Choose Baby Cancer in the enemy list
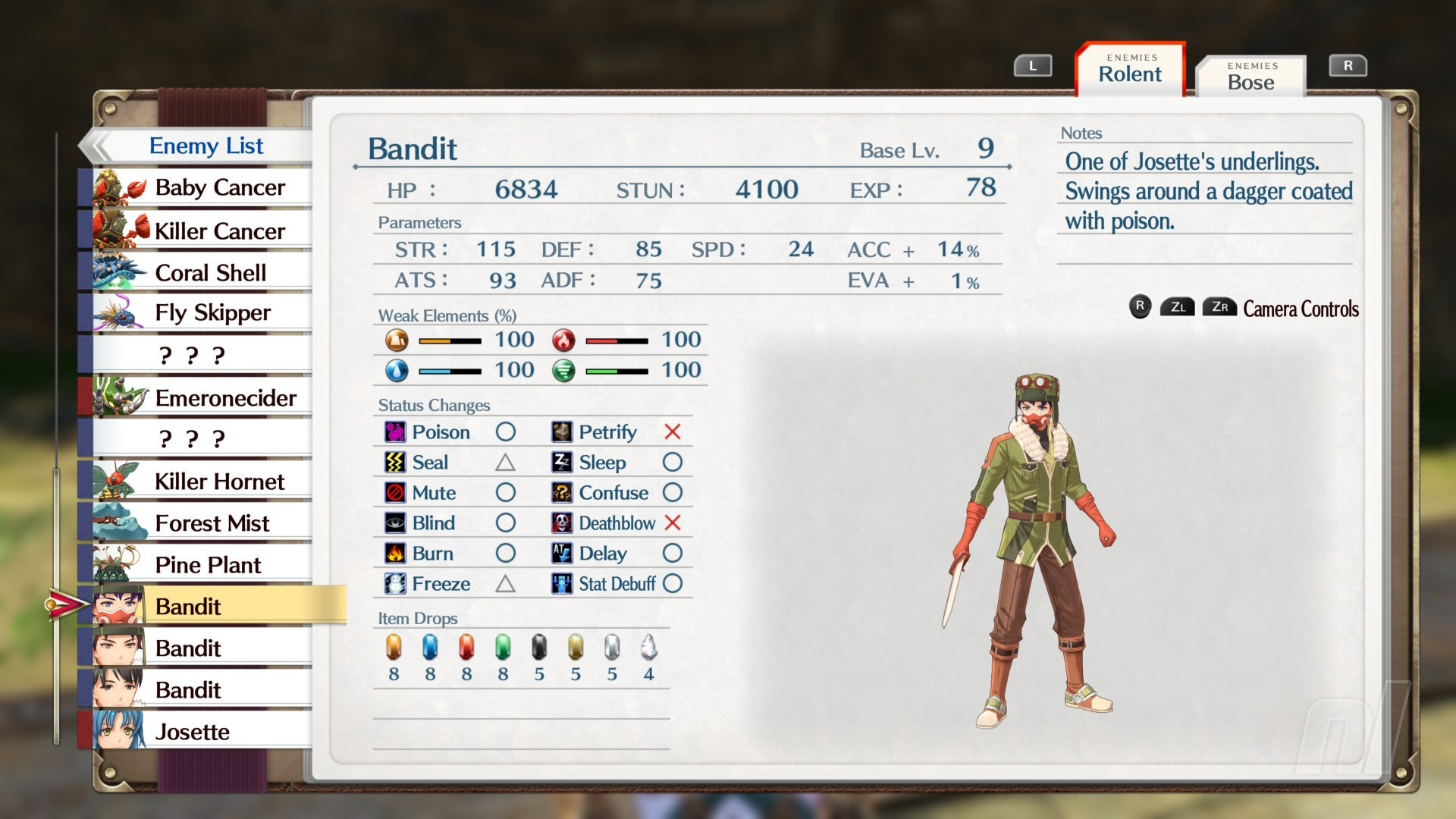This screenshot has width=1456, height=819. [202, 187]
